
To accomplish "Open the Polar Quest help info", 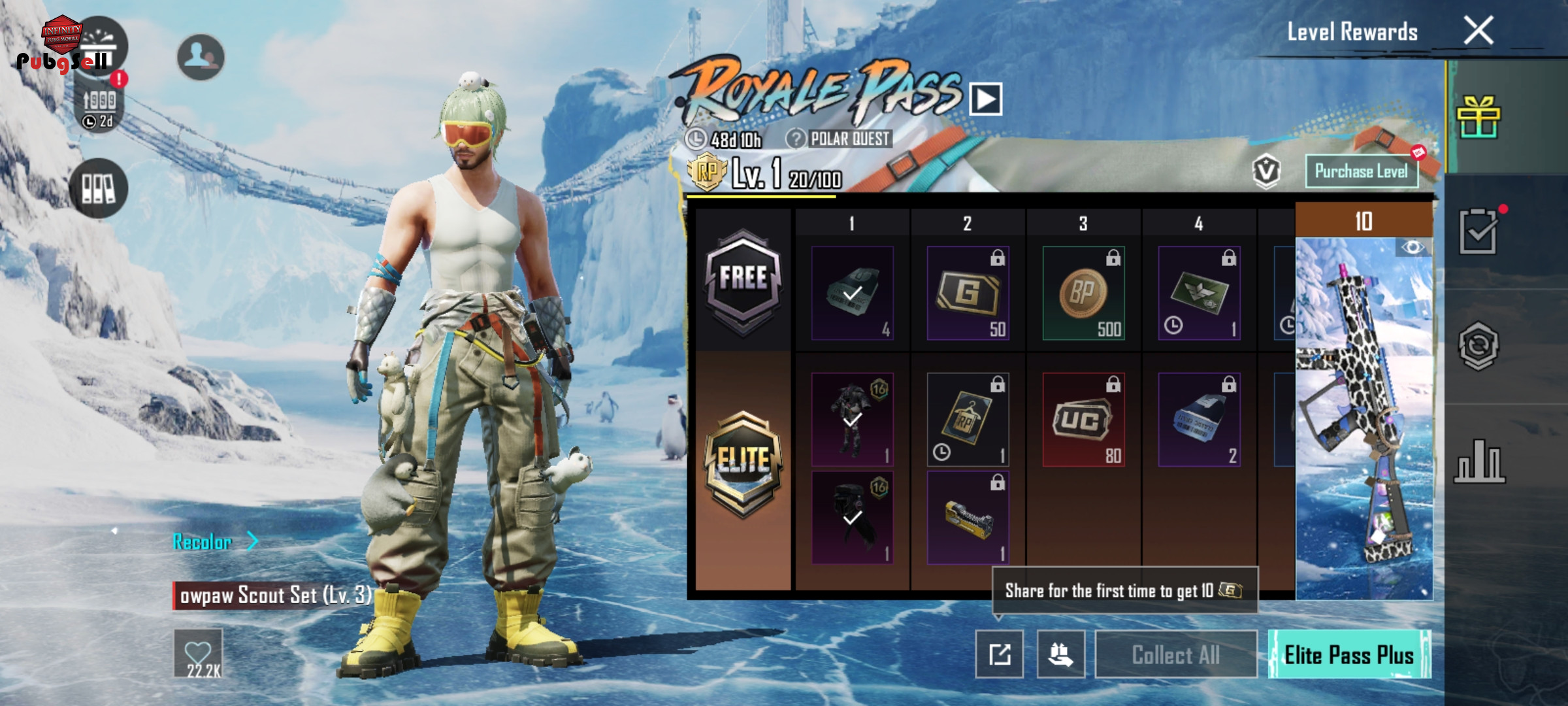I will pos(795,139).
